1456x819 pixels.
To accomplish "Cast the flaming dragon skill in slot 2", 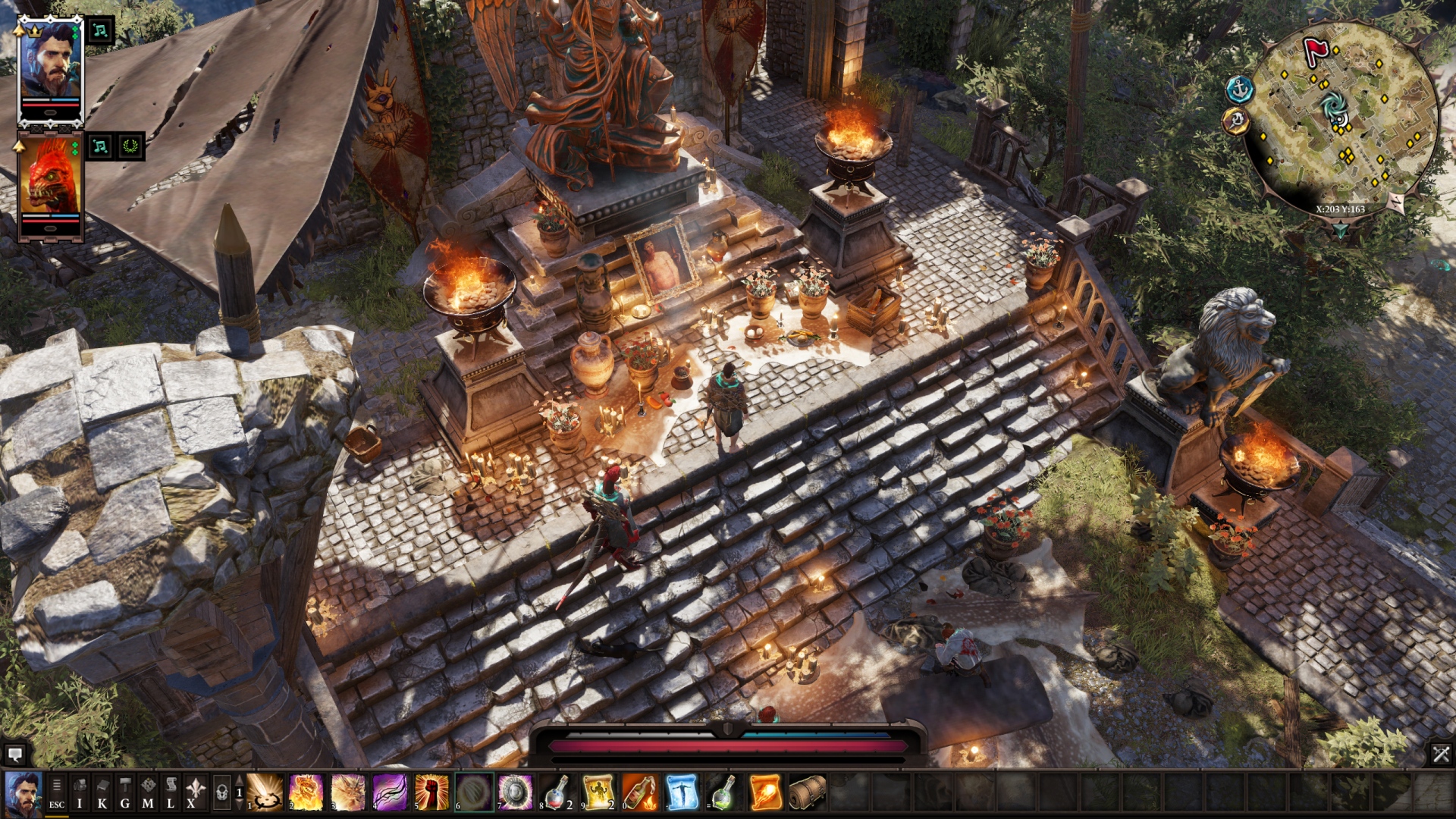I will [x=307, y=793].
